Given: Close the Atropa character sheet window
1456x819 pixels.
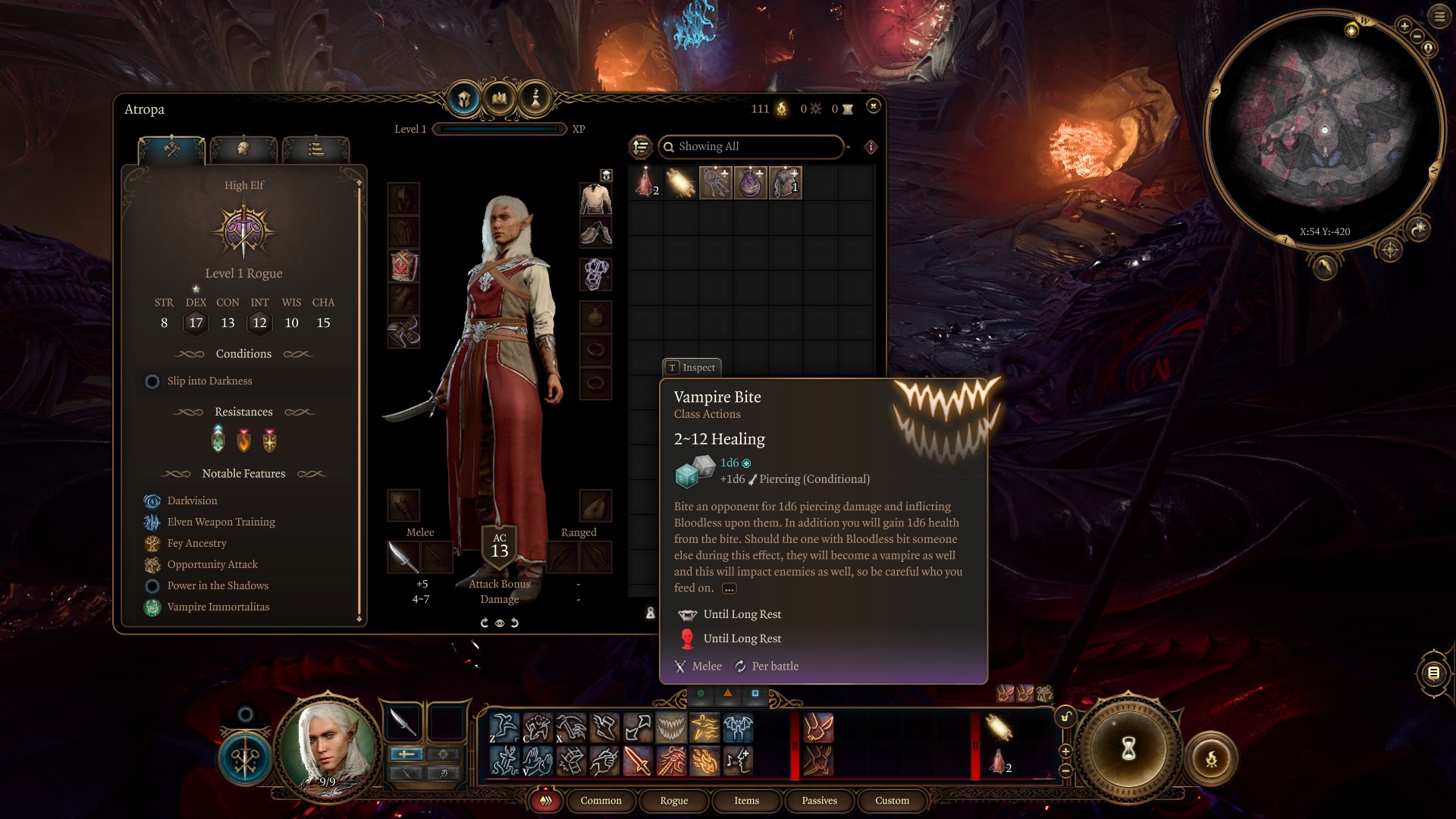Looking at the screenshot, I should pyautogui.click(x=874, y=106).
